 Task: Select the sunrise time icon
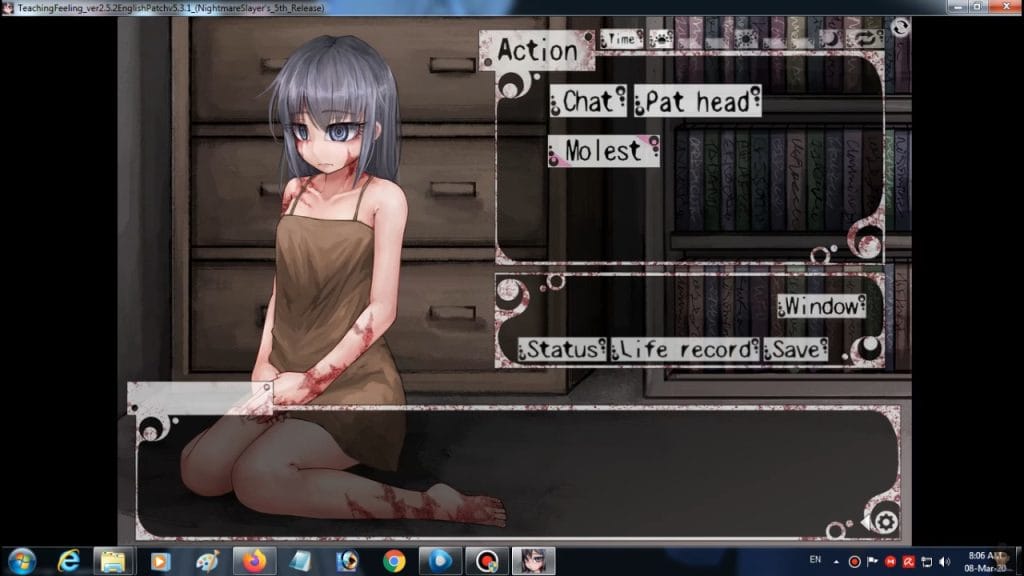click(x=660, y=39)
